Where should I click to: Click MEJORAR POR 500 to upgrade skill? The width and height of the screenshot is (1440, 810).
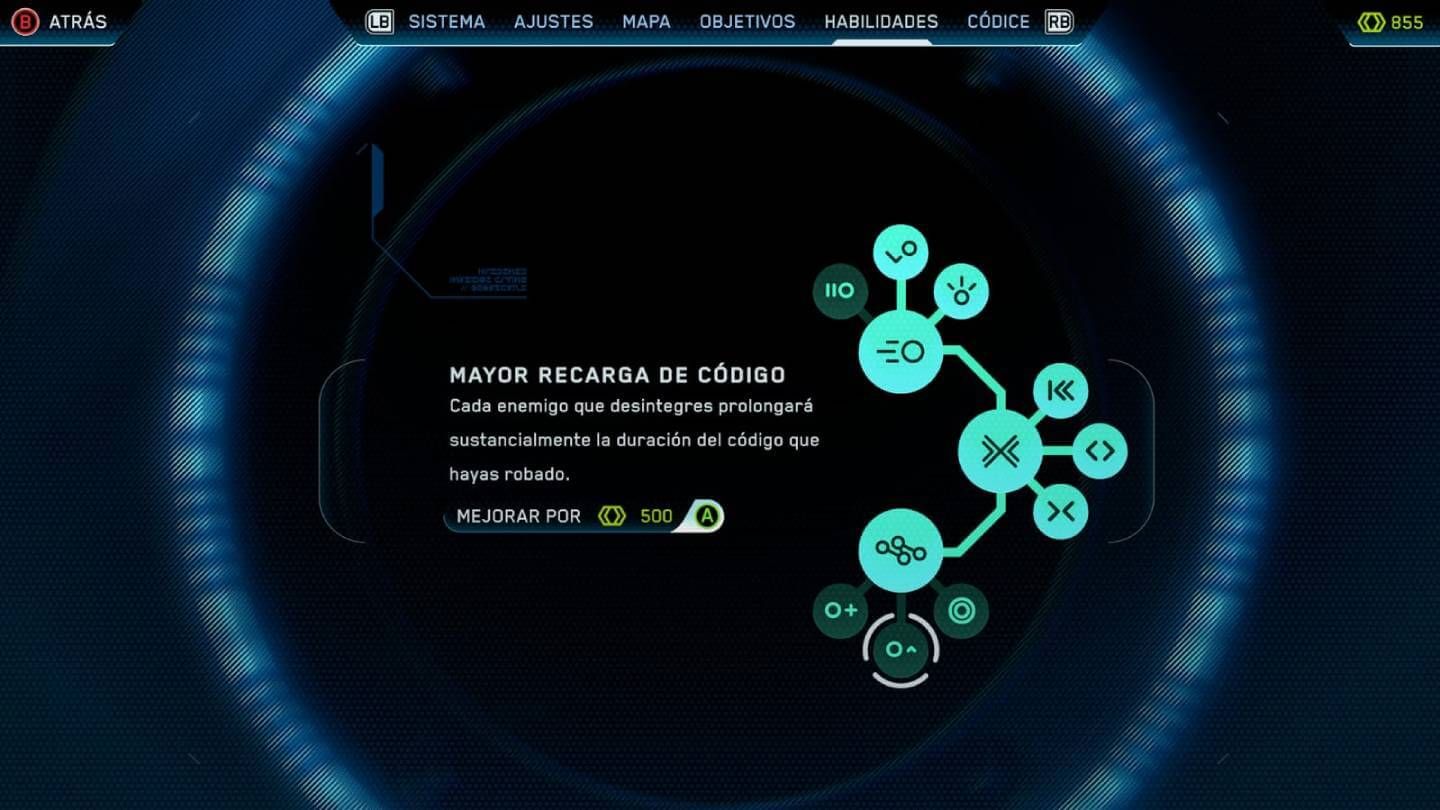click(x=580, y=516)
